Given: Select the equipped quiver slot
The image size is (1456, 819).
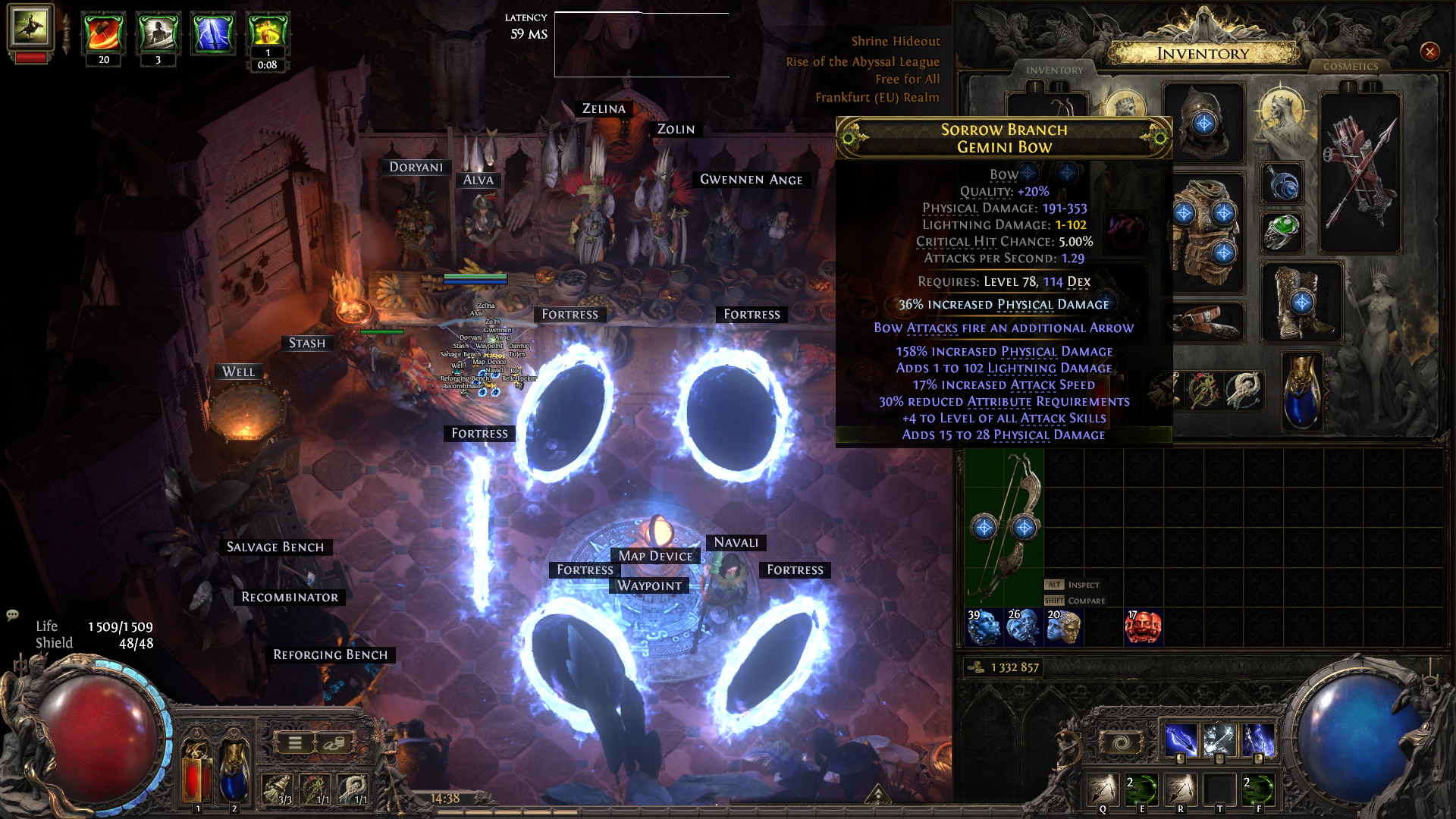Looking at the screenshot, I should pyautogui.click(x=1360, y=173).
